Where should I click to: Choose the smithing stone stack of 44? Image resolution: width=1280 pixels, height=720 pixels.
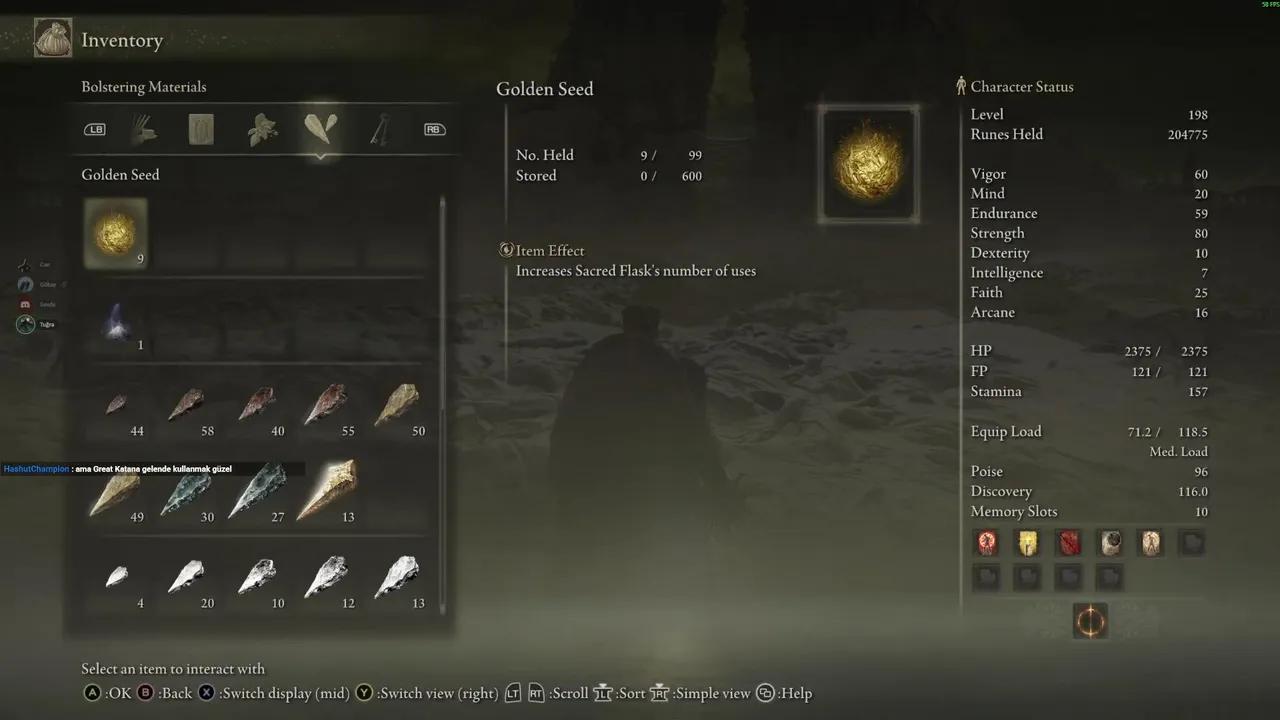point(116,405)
